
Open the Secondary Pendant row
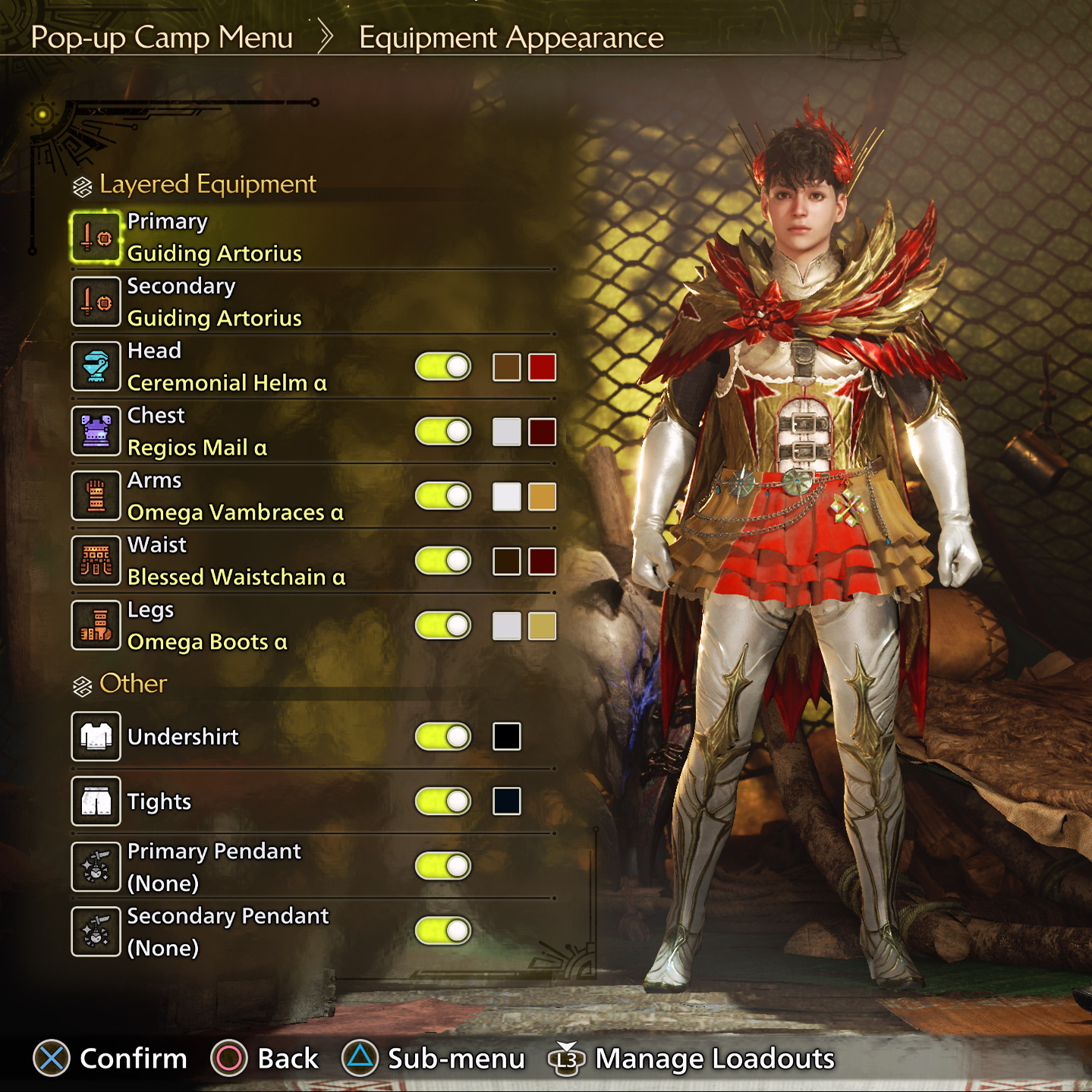coord(228,931)
